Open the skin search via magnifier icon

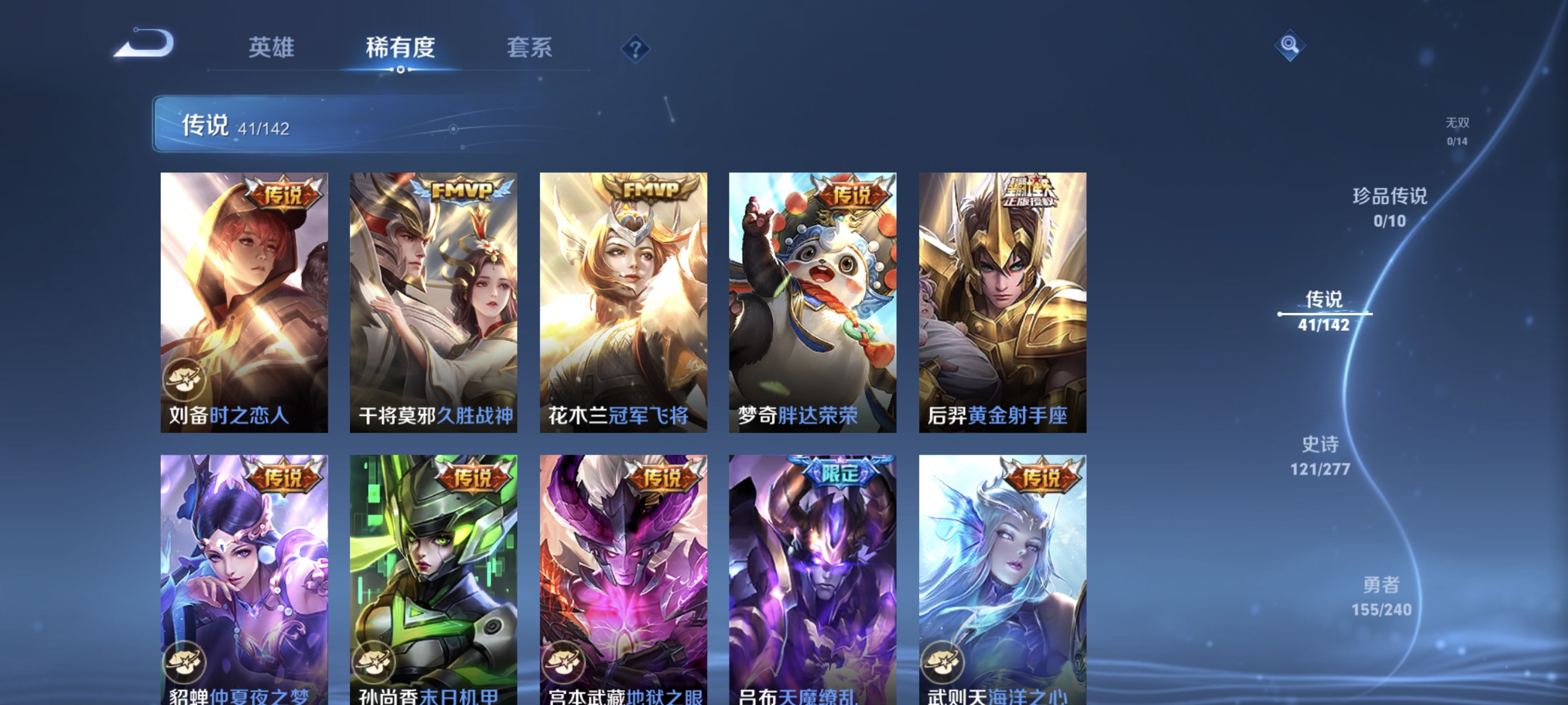coord(1291,45)
